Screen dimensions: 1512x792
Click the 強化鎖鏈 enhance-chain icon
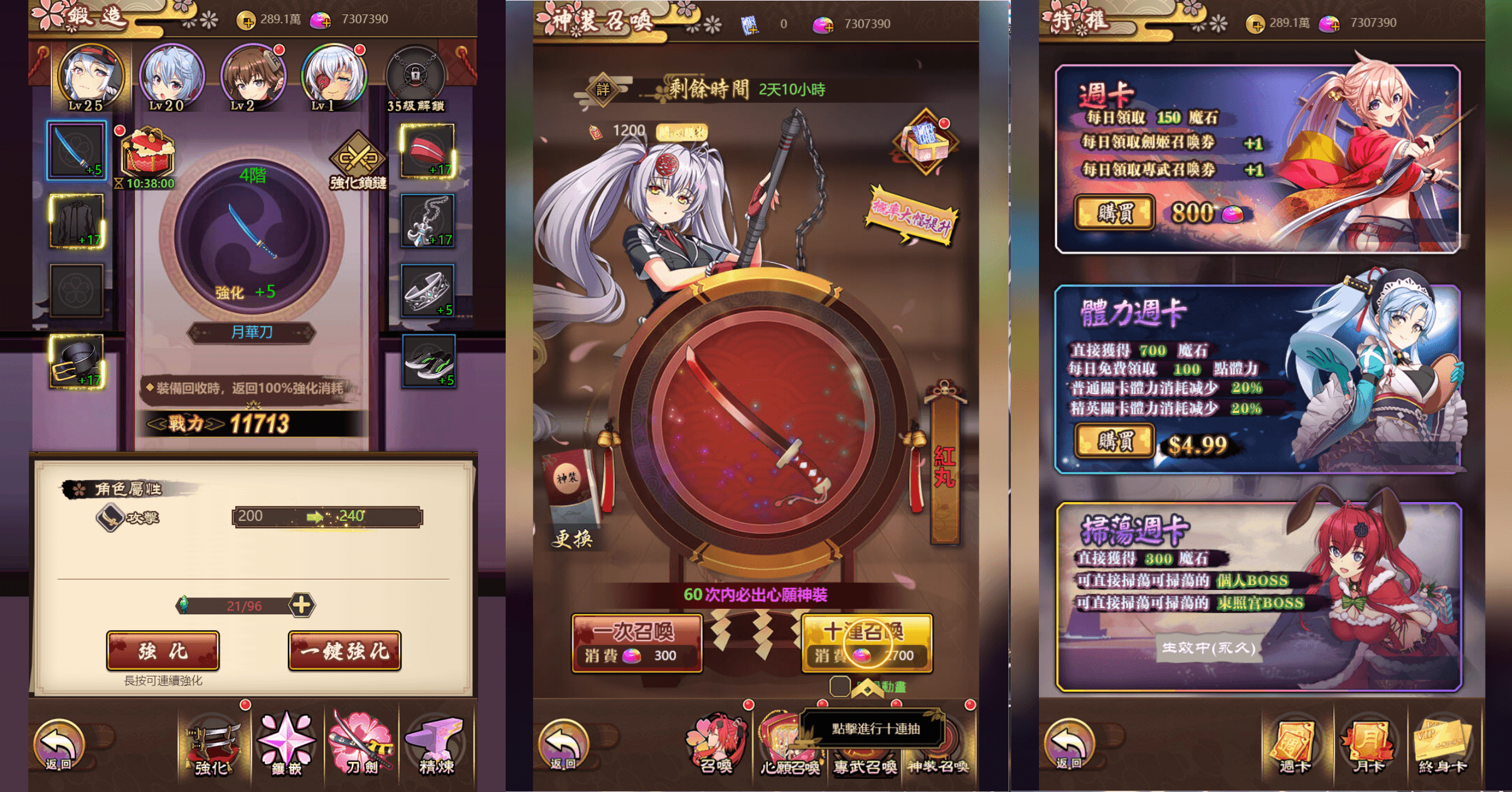[358, 155]
